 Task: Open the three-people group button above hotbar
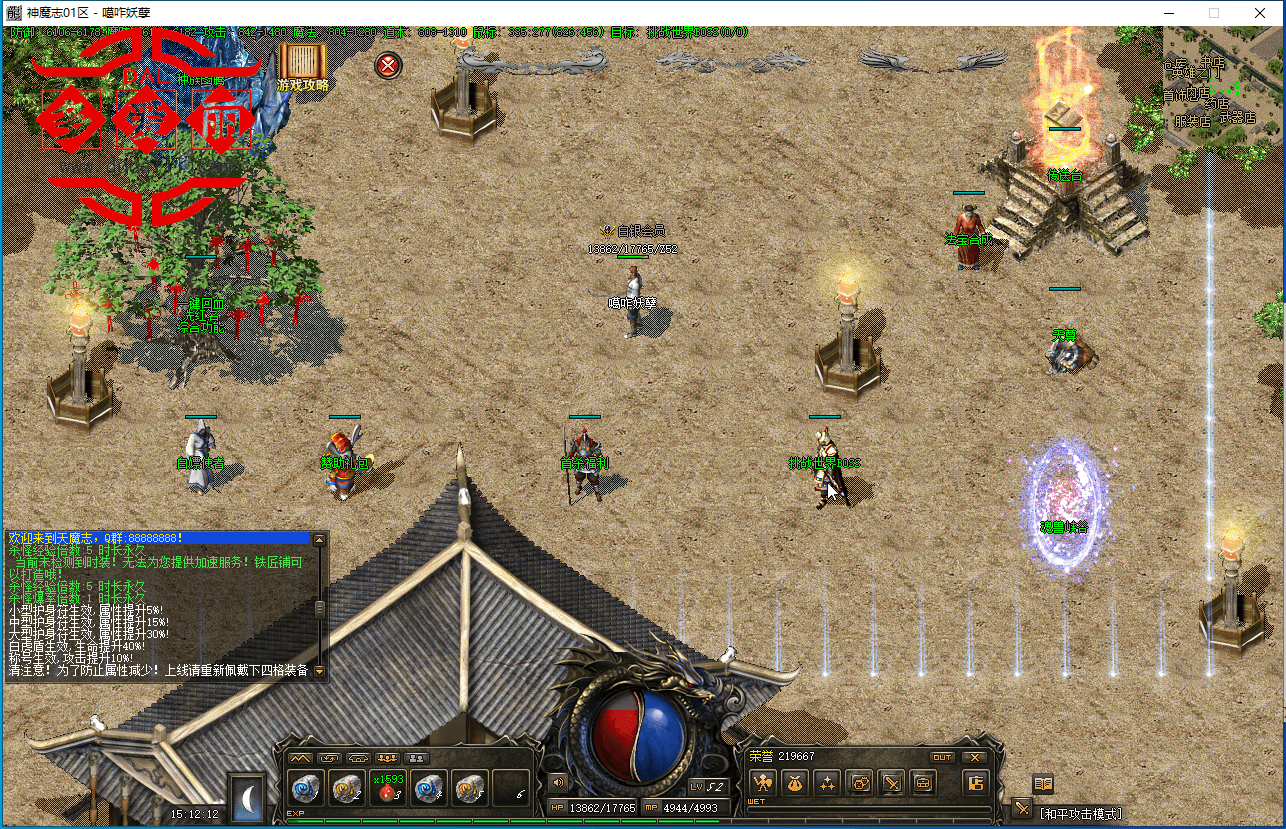(x=388, y=757)
